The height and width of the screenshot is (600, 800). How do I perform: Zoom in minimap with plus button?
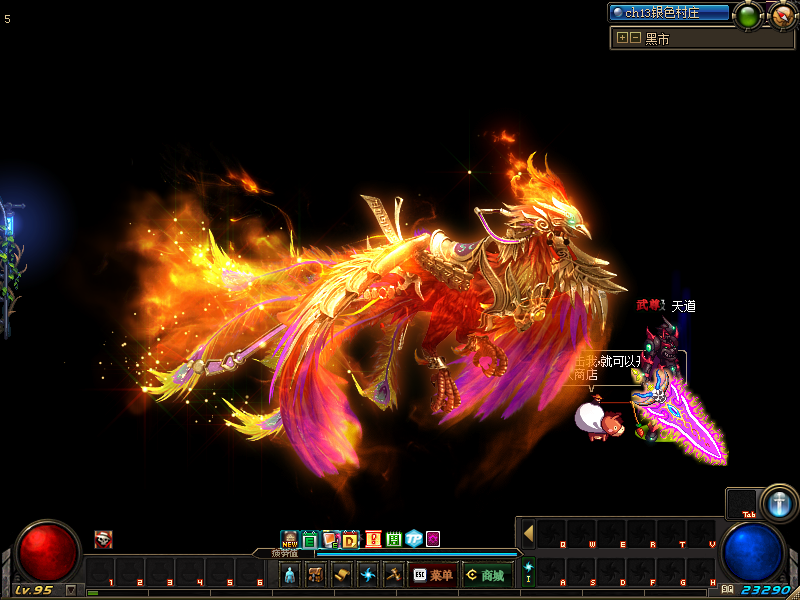[x=622, y=38]
